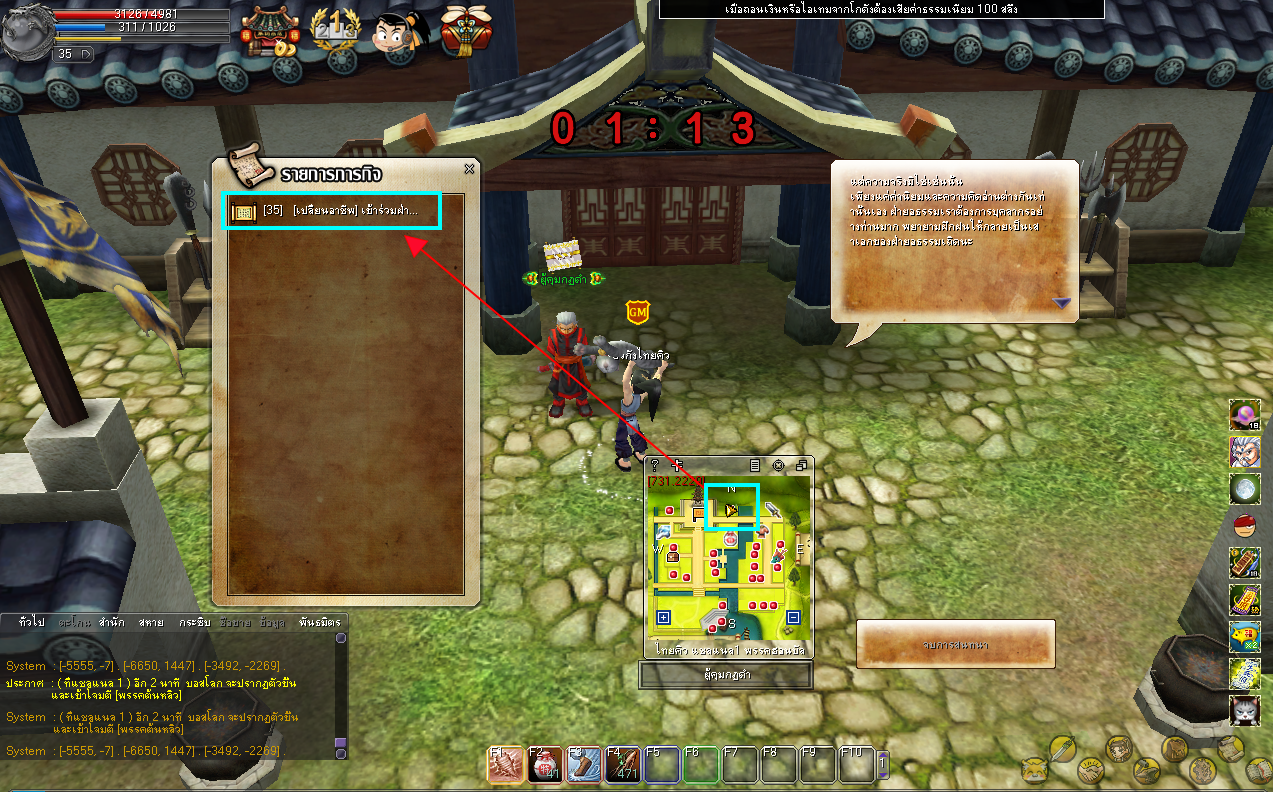Open the ranking podium icon
This screenshot has width=1273, height=792.
pyautogui.click(x=333, y=30)
